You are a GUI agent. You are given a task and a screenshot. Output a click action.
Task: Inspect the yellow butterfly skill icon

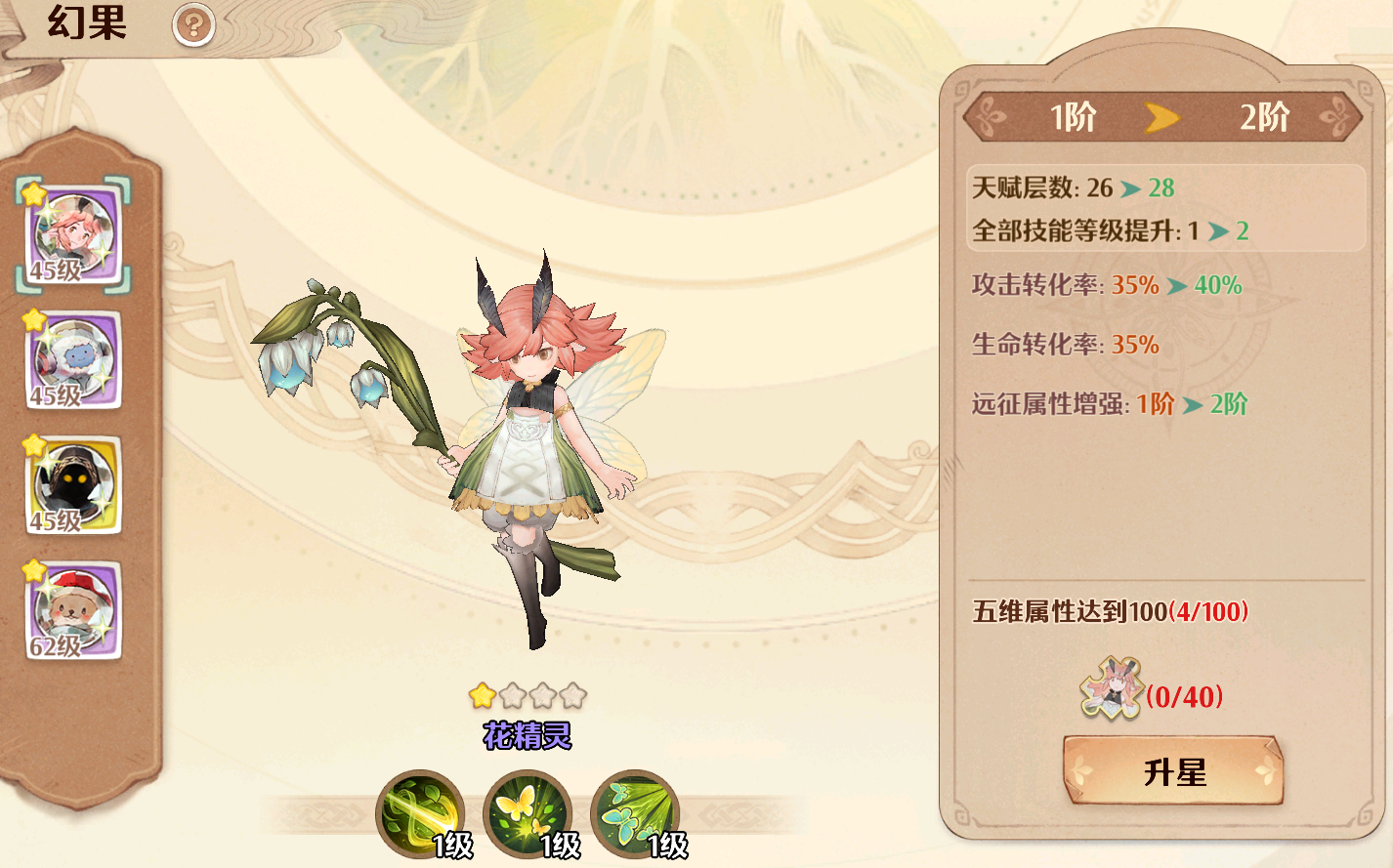[x=528, y=812]
